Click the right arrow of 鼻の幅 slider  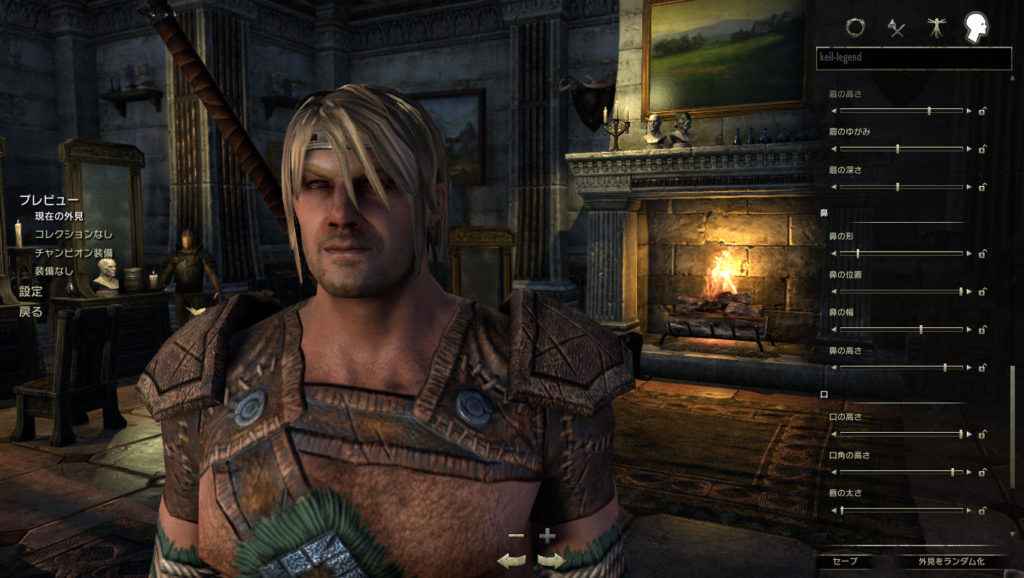969,329
